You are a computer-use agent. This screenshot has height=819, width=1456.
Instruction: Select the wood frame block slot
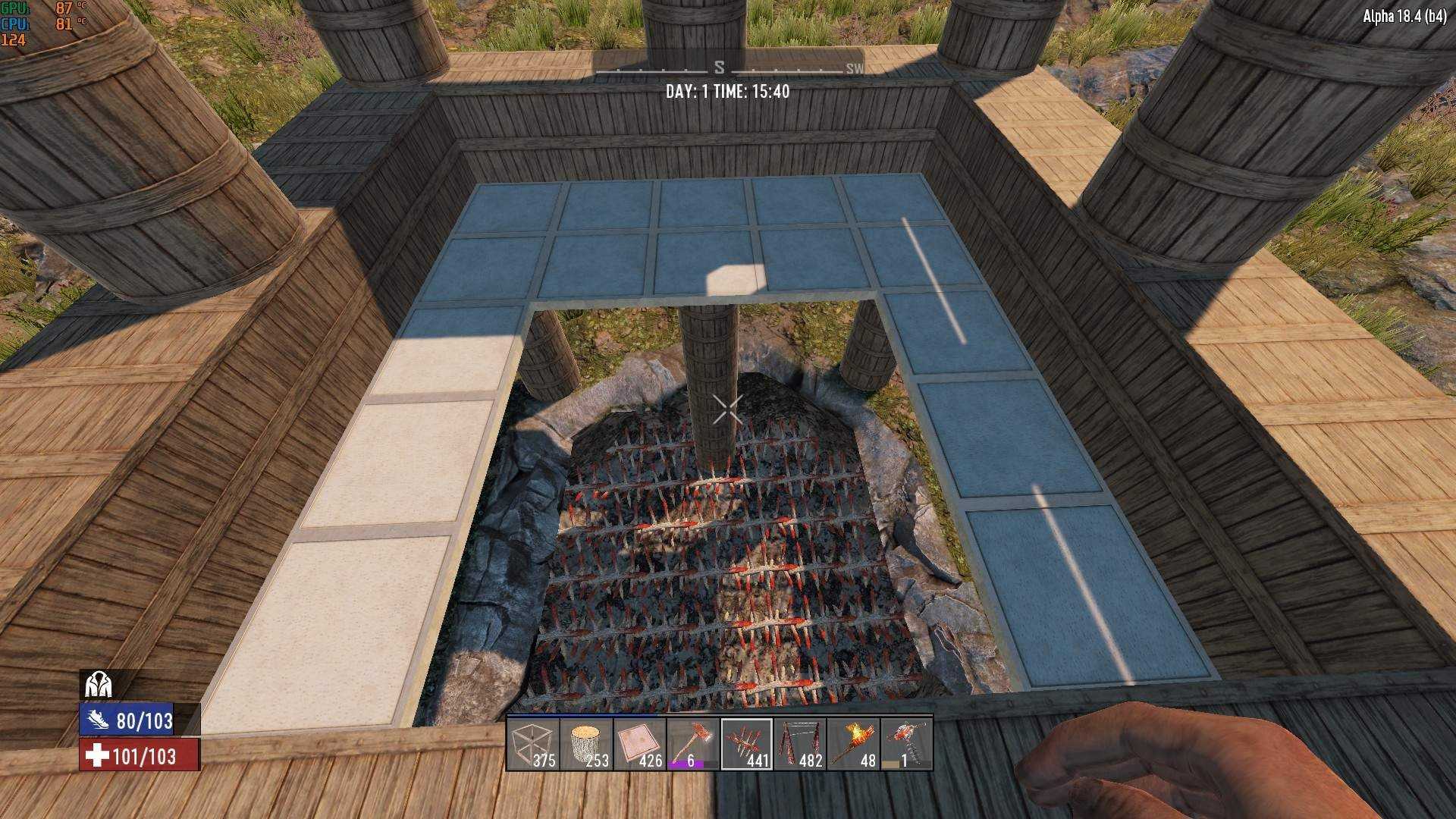tap(533, 745)
